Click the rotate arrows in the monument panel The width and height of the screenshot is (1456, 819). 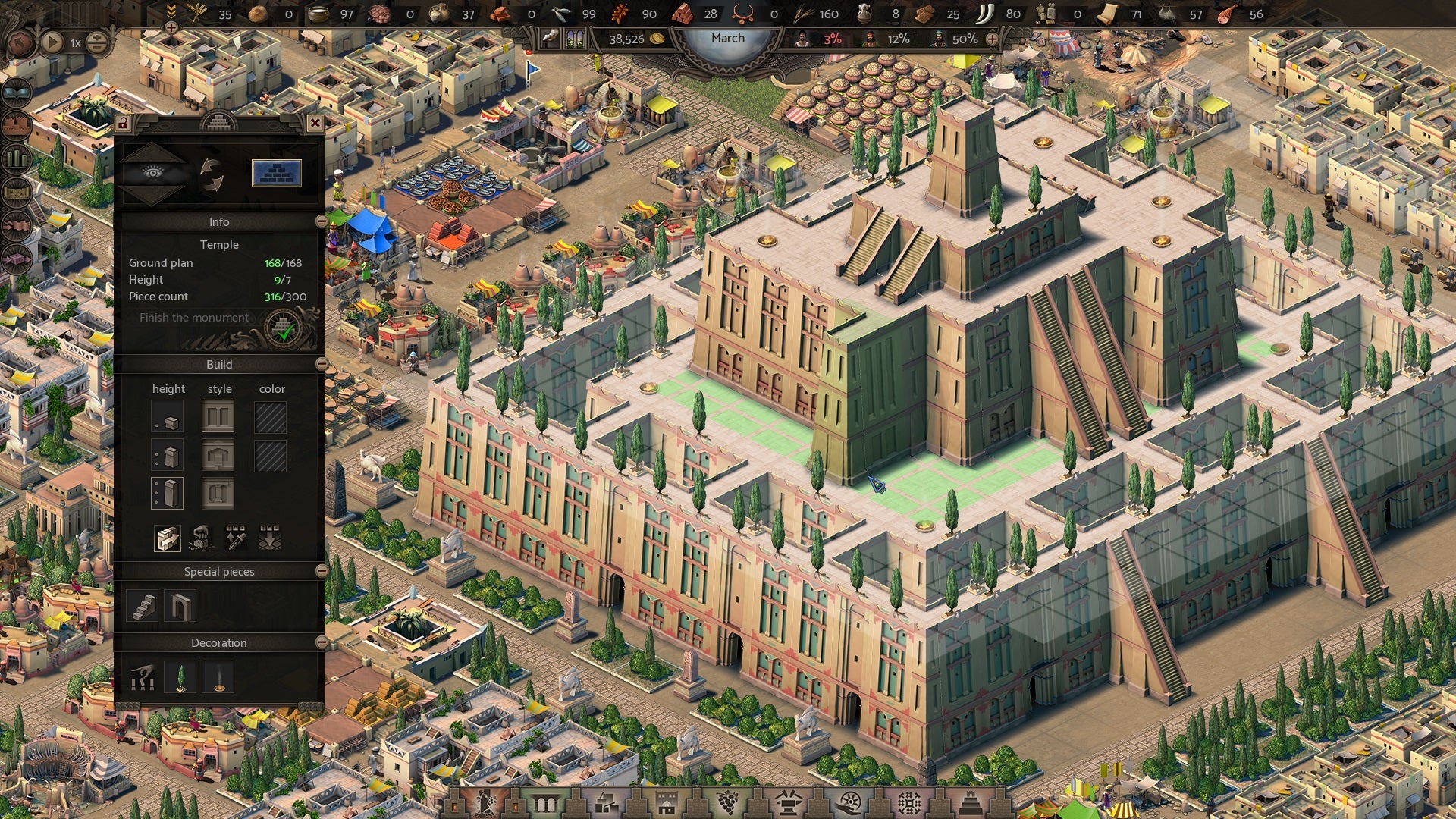(x=213, y=172)
